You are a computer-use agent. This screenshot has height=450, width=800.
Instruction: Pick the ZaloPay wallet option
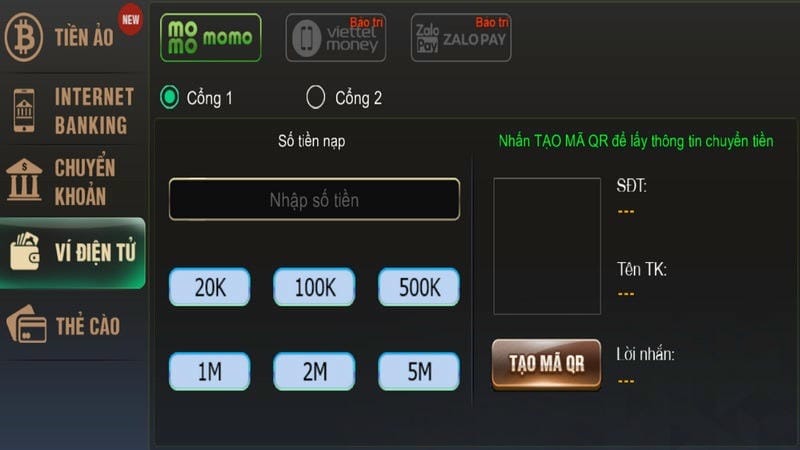(x=461, y=38)
